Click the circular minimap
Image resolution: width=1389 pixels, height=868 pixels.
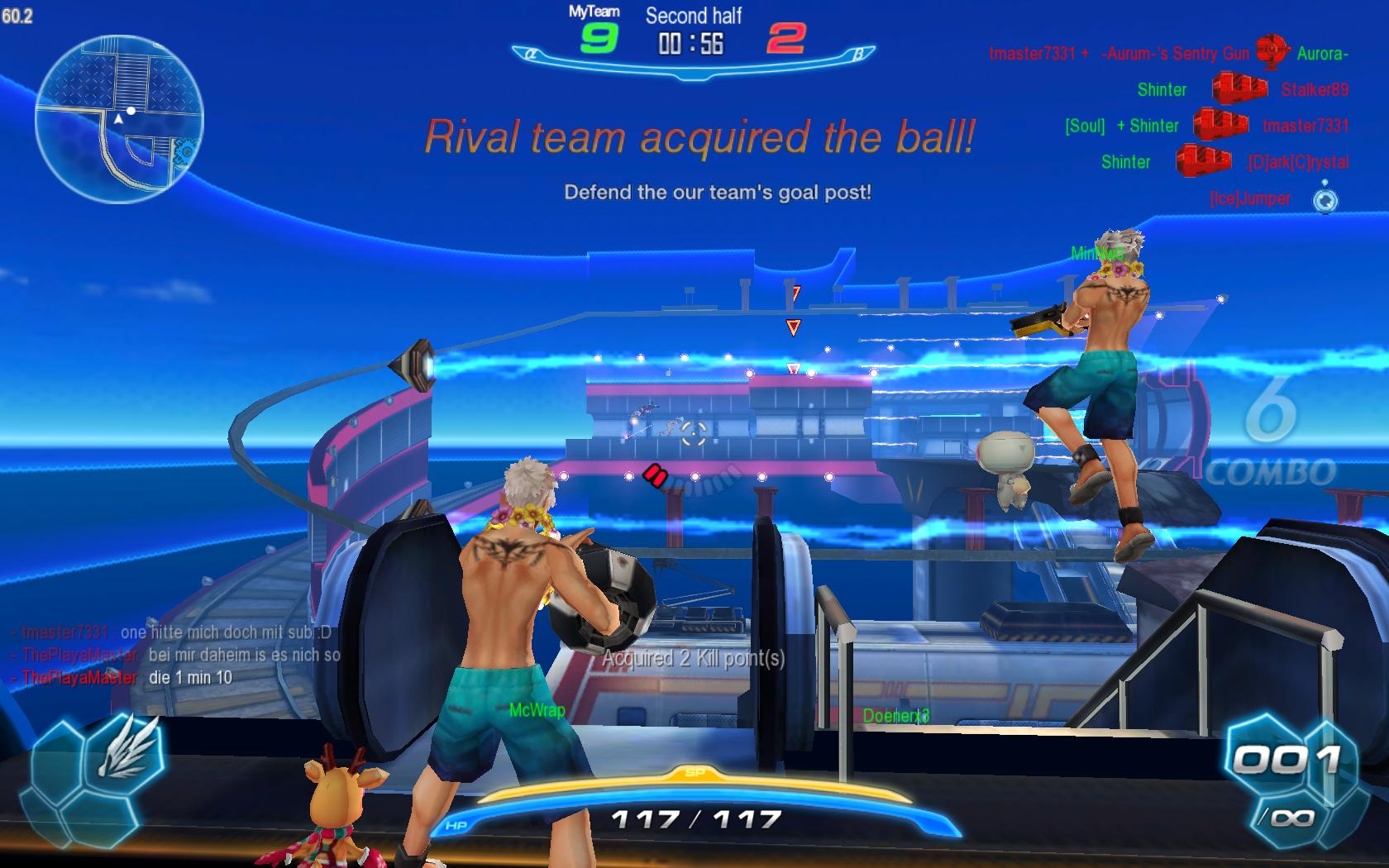pyautogui.click(x=119, y=118)
